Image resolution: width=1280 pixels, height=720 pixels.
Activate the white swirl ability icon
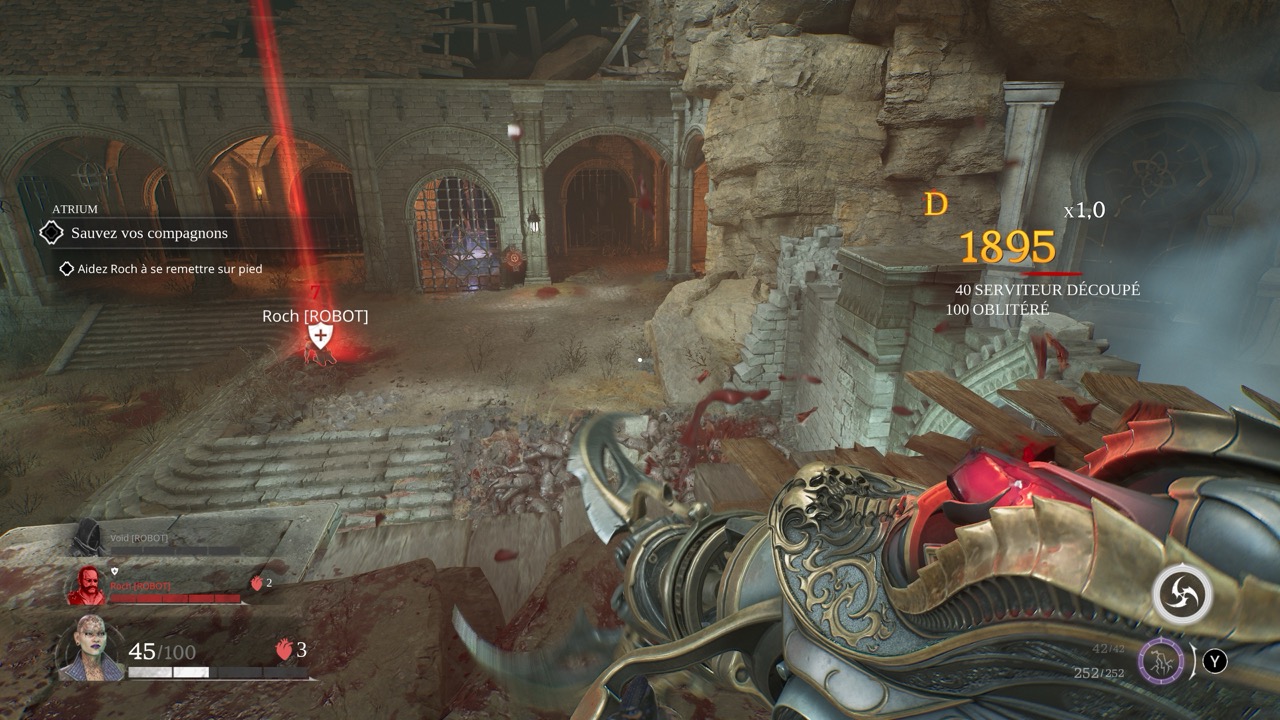point(1182,595)
